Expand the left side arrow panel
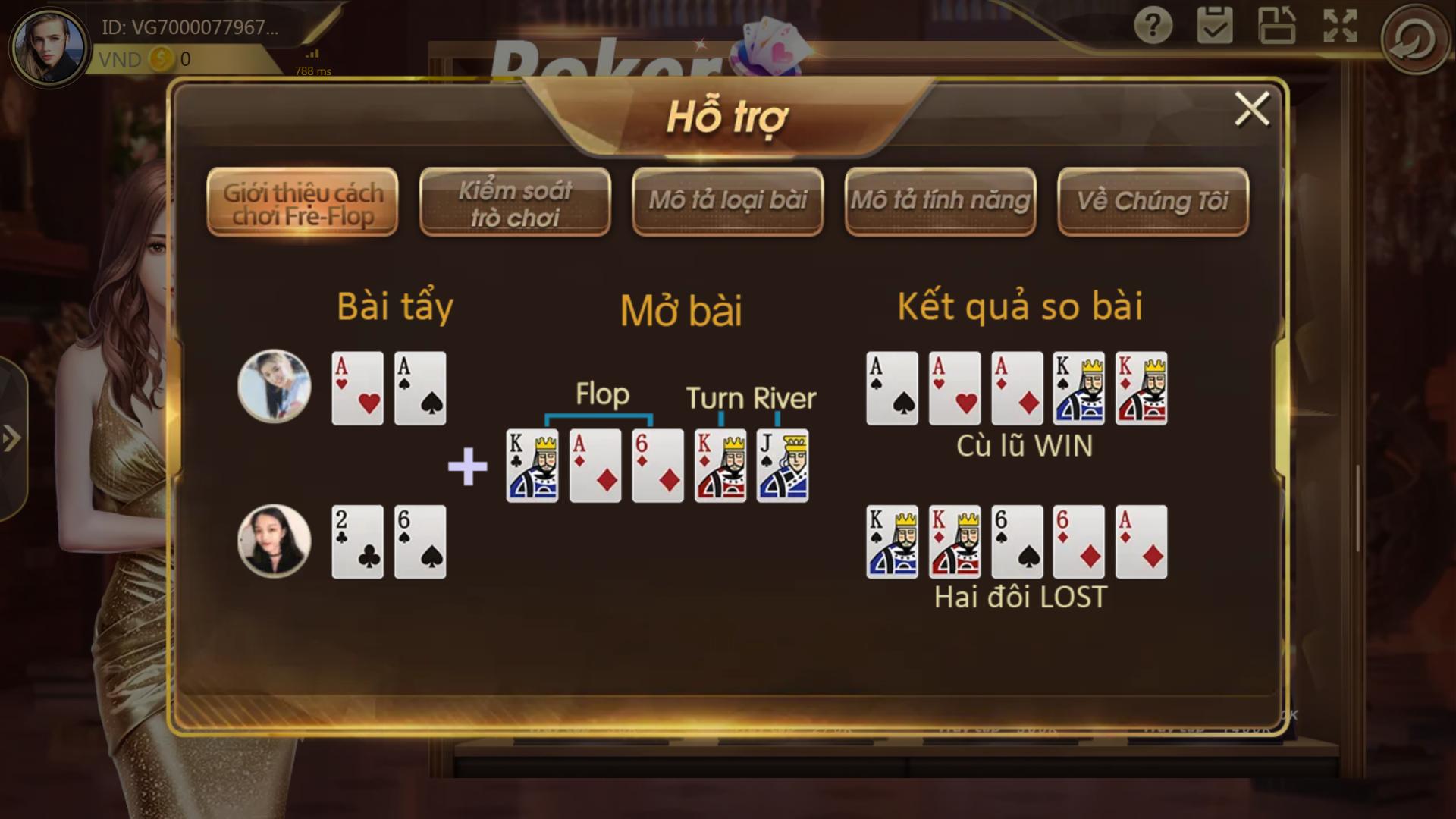 (x=11, y=436)
